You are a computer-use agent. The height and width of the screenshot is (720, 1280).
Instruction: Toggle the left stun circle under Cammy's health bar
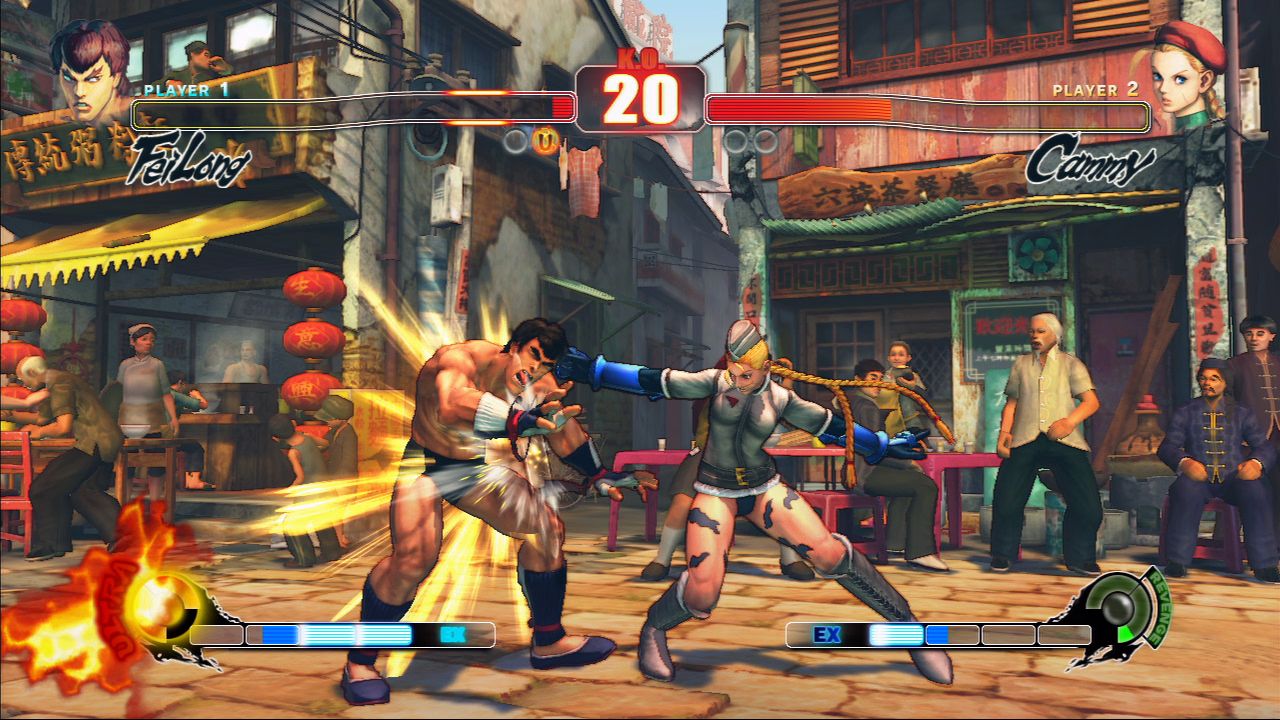736,141
